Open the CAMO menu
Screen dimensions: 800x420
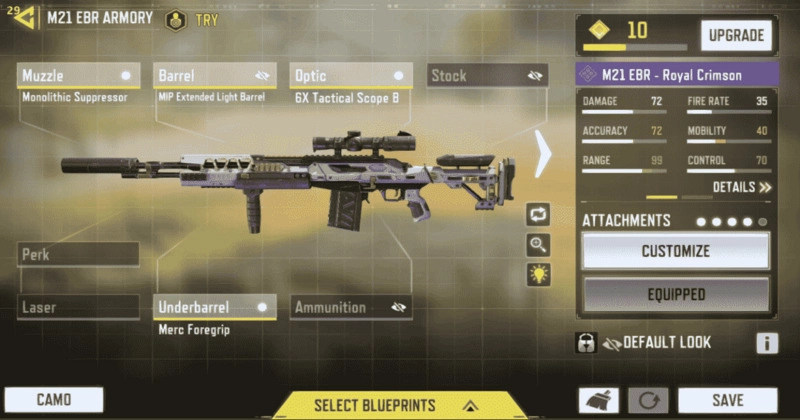[54, 400]
